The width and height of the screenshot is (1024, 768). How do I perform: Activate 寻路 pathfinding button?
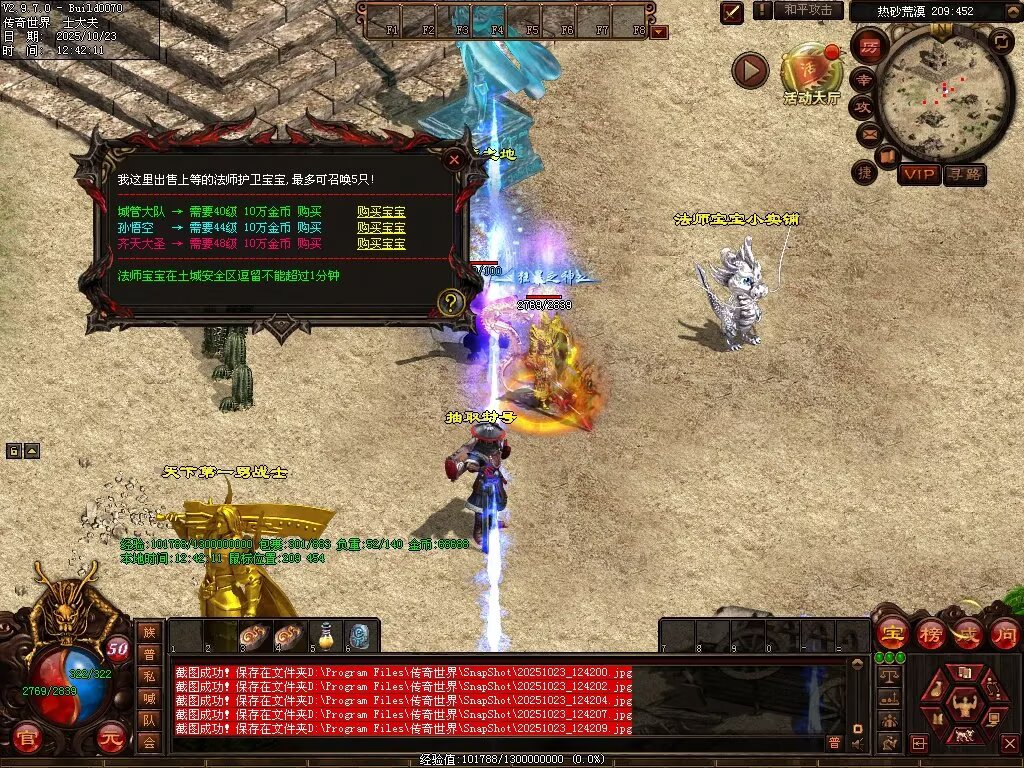click(x=965, y=174)
